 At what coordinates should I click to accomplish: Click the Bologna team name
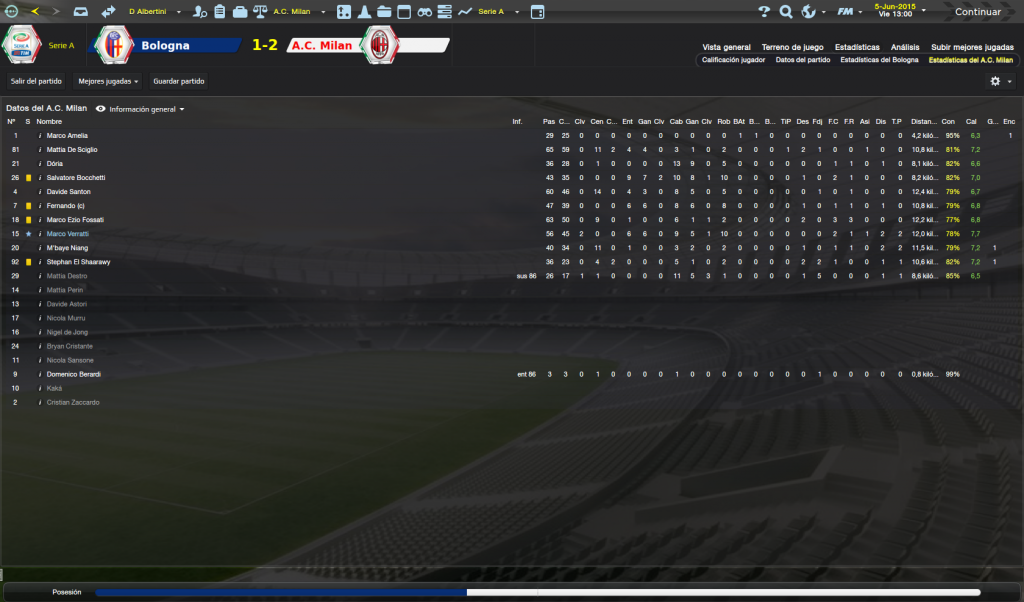(165, 46)
